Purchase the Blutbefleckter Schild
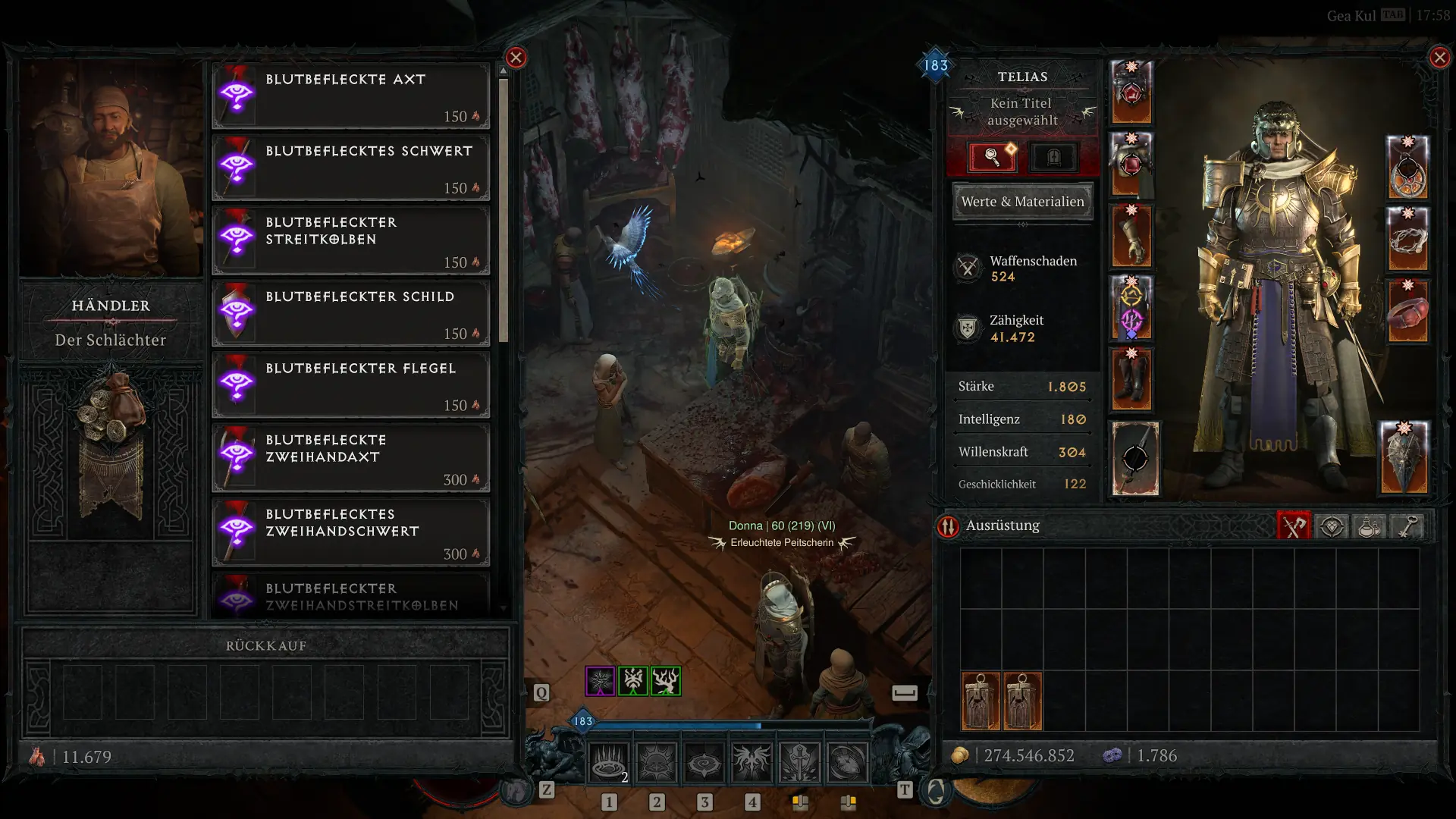The image size is (1456, 819). (x=350, y=313)
